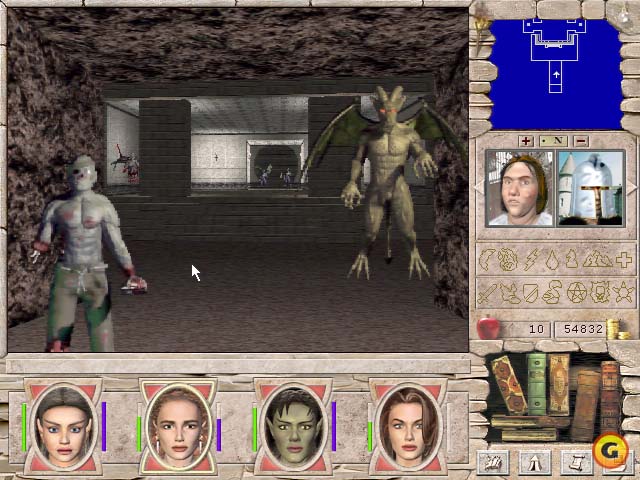Zoom in the minimap with plus button
The width and height of the screenshot is (640, 480).
tap(527, 141)
